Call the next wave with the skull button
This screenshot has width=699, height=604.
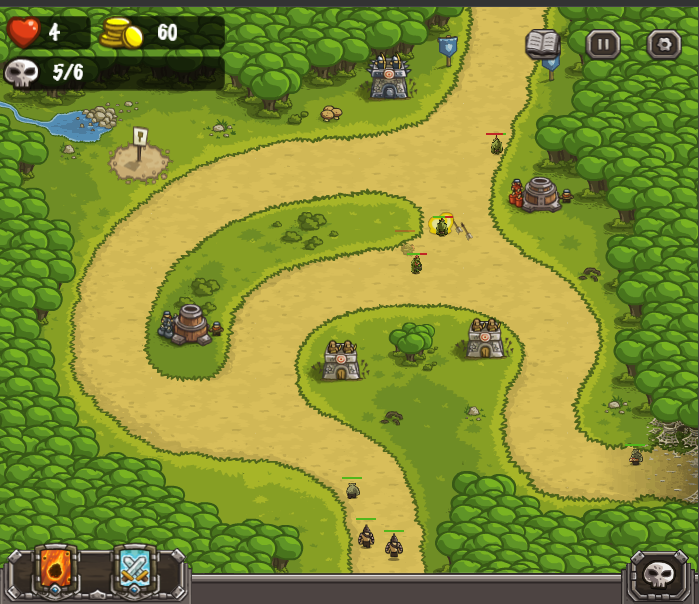(660, 576)
